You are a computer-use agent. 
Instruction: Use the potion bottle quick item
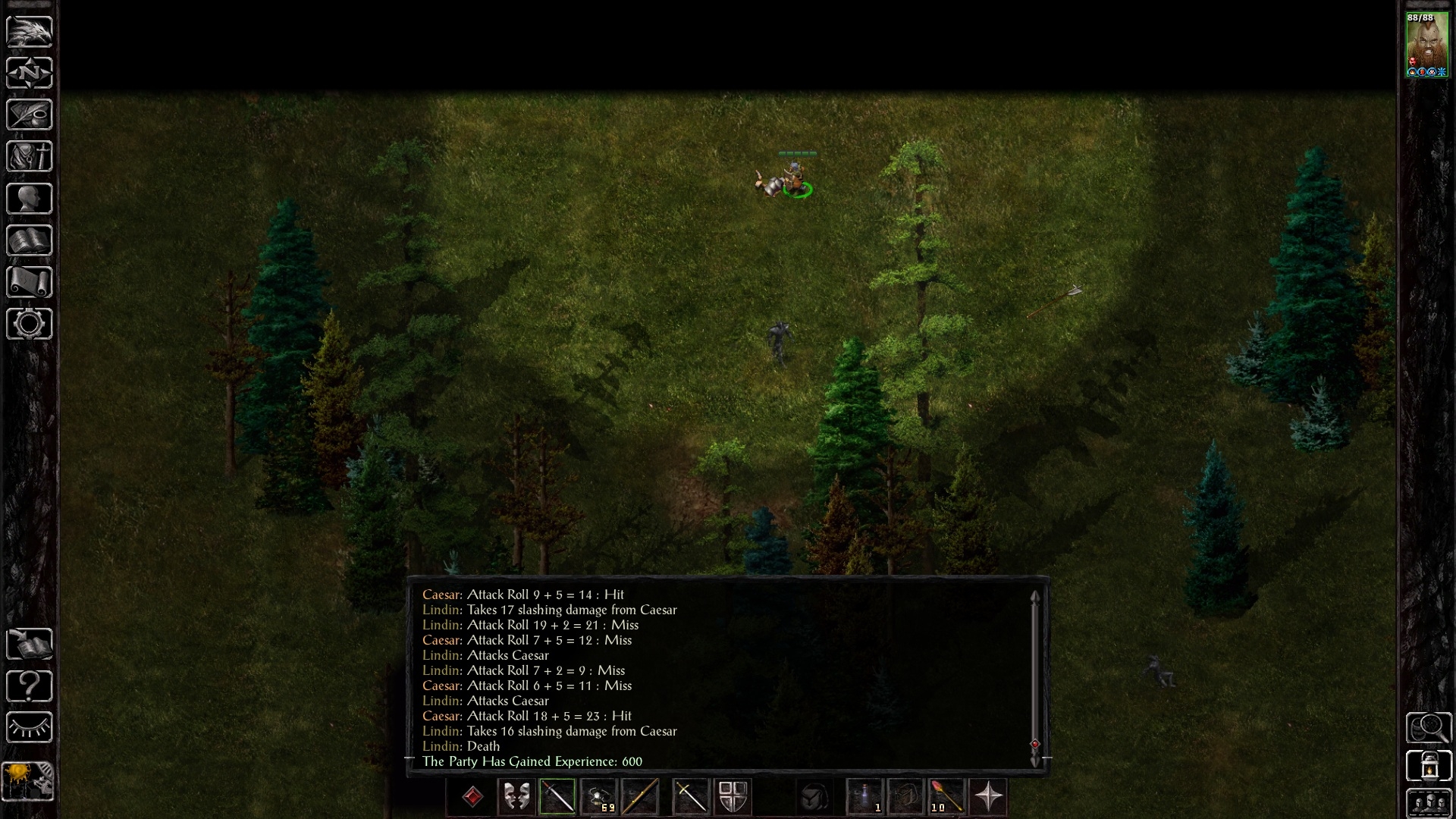click(x=864, y=797)
